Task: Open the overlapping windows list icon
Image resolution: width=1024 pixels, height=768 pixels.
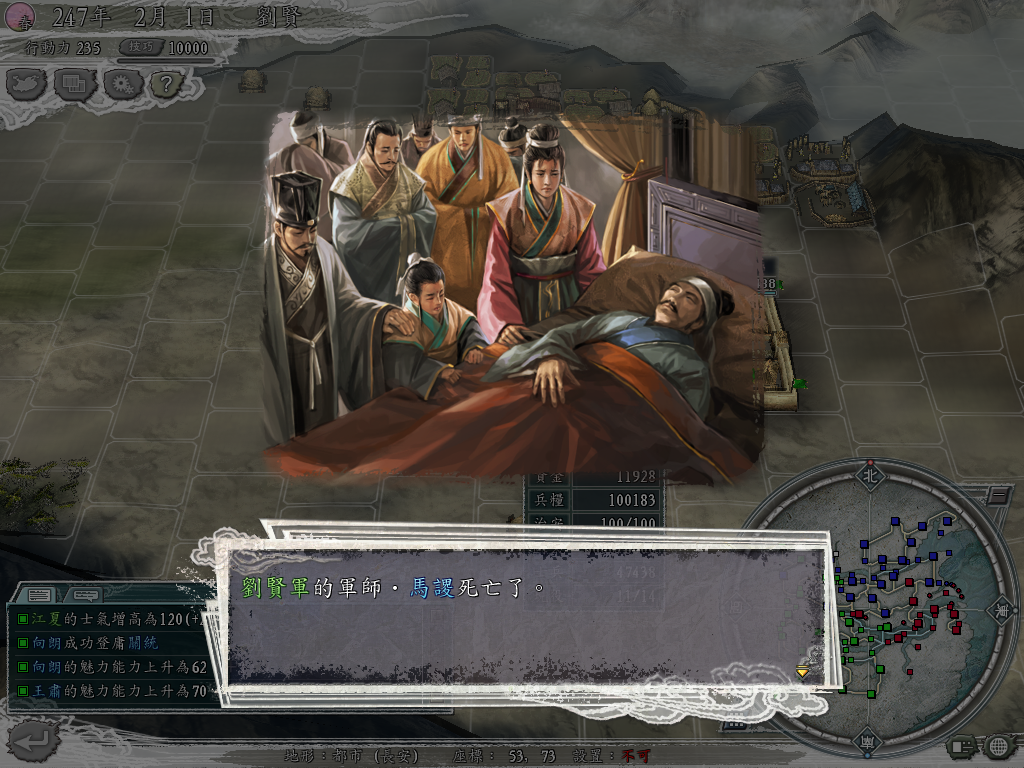Action: 75,84
